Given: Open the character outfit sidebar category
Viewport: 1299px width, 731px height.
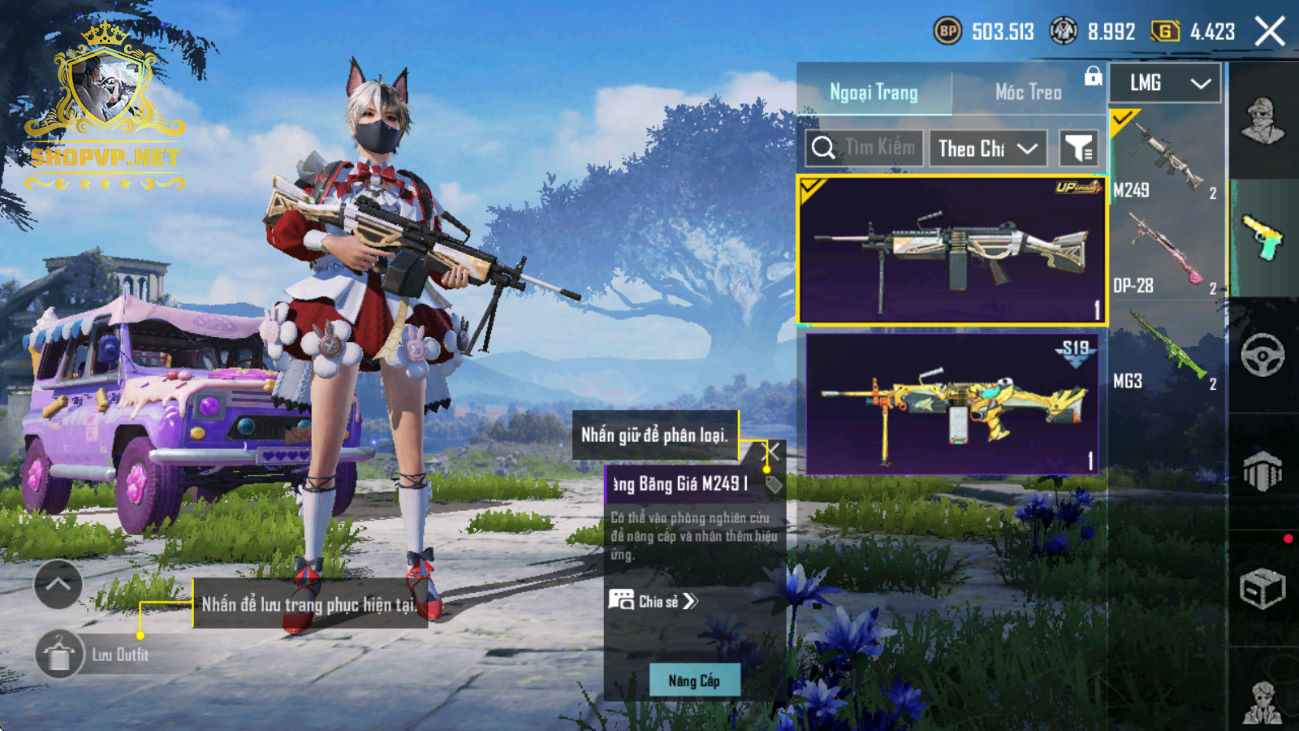Looking at the screenshot, I should pos(1263,120).
